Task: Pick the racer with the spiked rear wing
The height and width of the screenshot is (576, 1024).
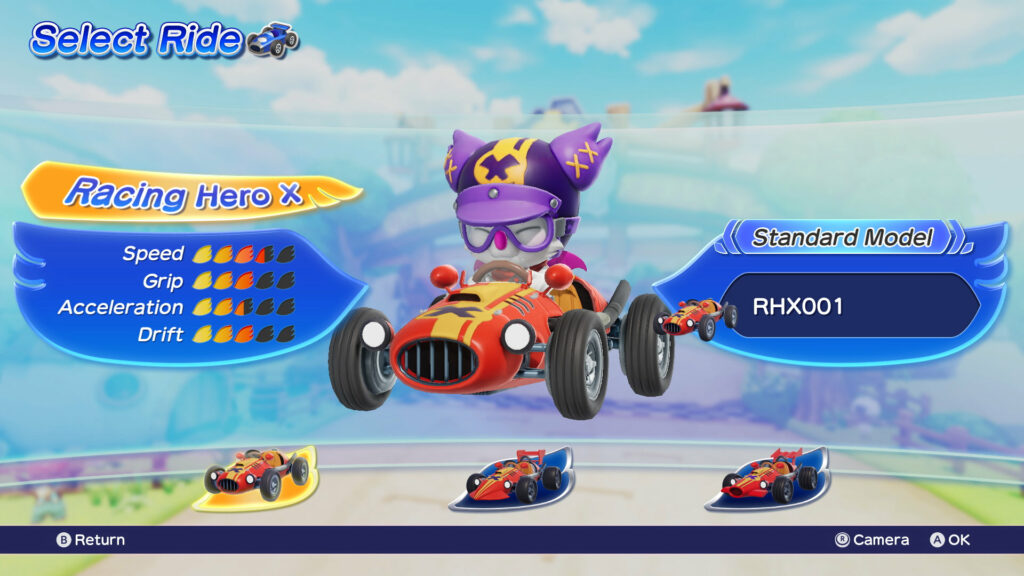Action: coord(768,478)
